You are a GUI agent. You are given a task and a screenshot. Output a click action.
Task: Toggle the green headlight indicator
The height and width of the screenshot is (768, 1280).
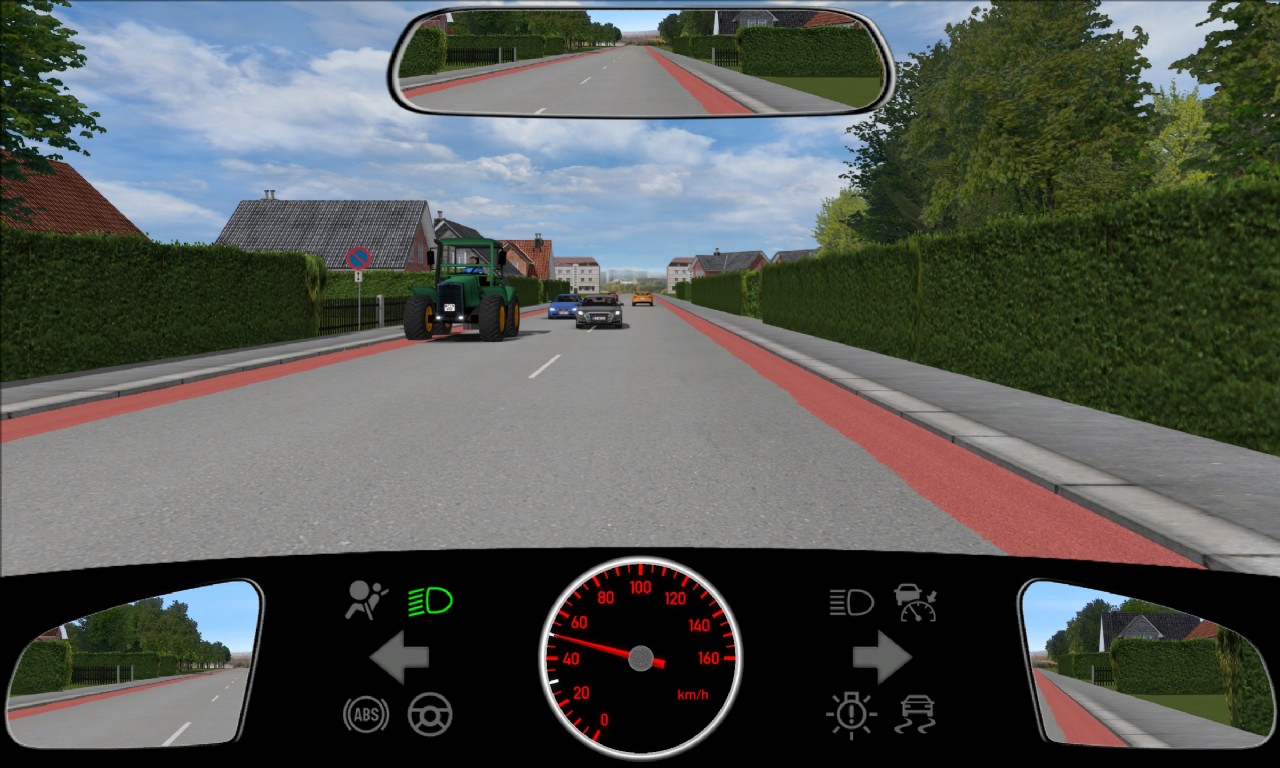(x=430, y=601)
